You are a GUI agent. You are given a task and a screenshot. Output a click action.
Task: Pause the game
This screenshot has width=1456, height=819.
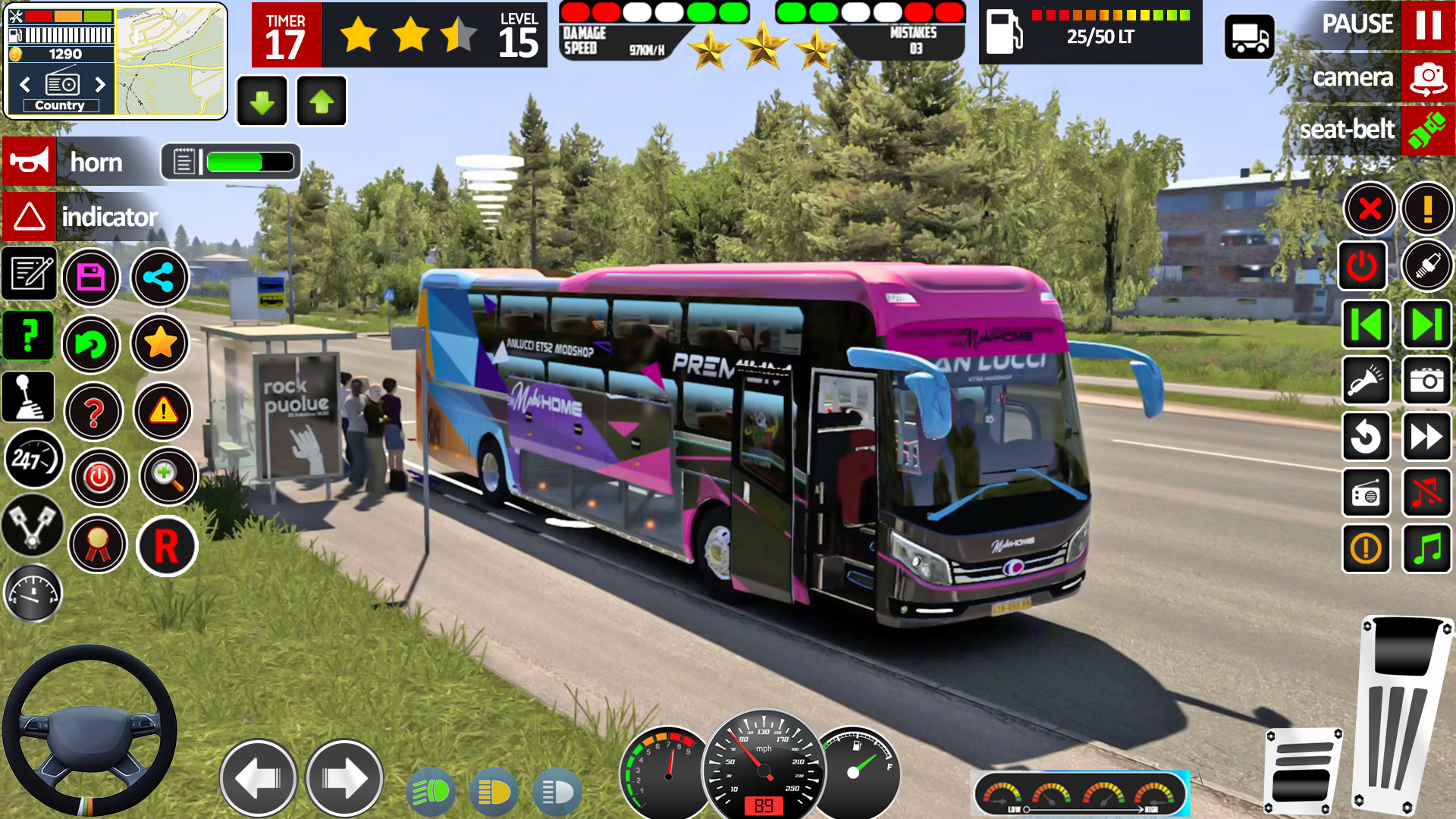point(1427,25)
